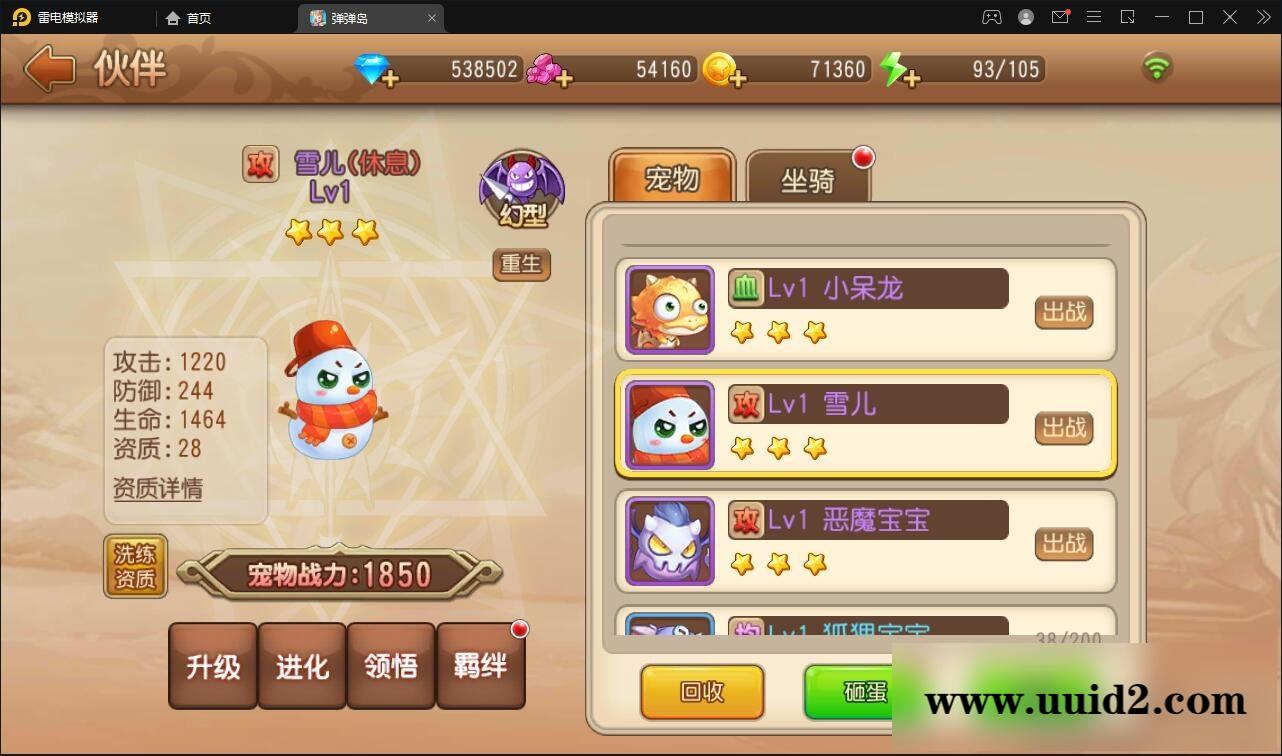Select the 雪儿 pet entry in the list

(x=865, y=425)
